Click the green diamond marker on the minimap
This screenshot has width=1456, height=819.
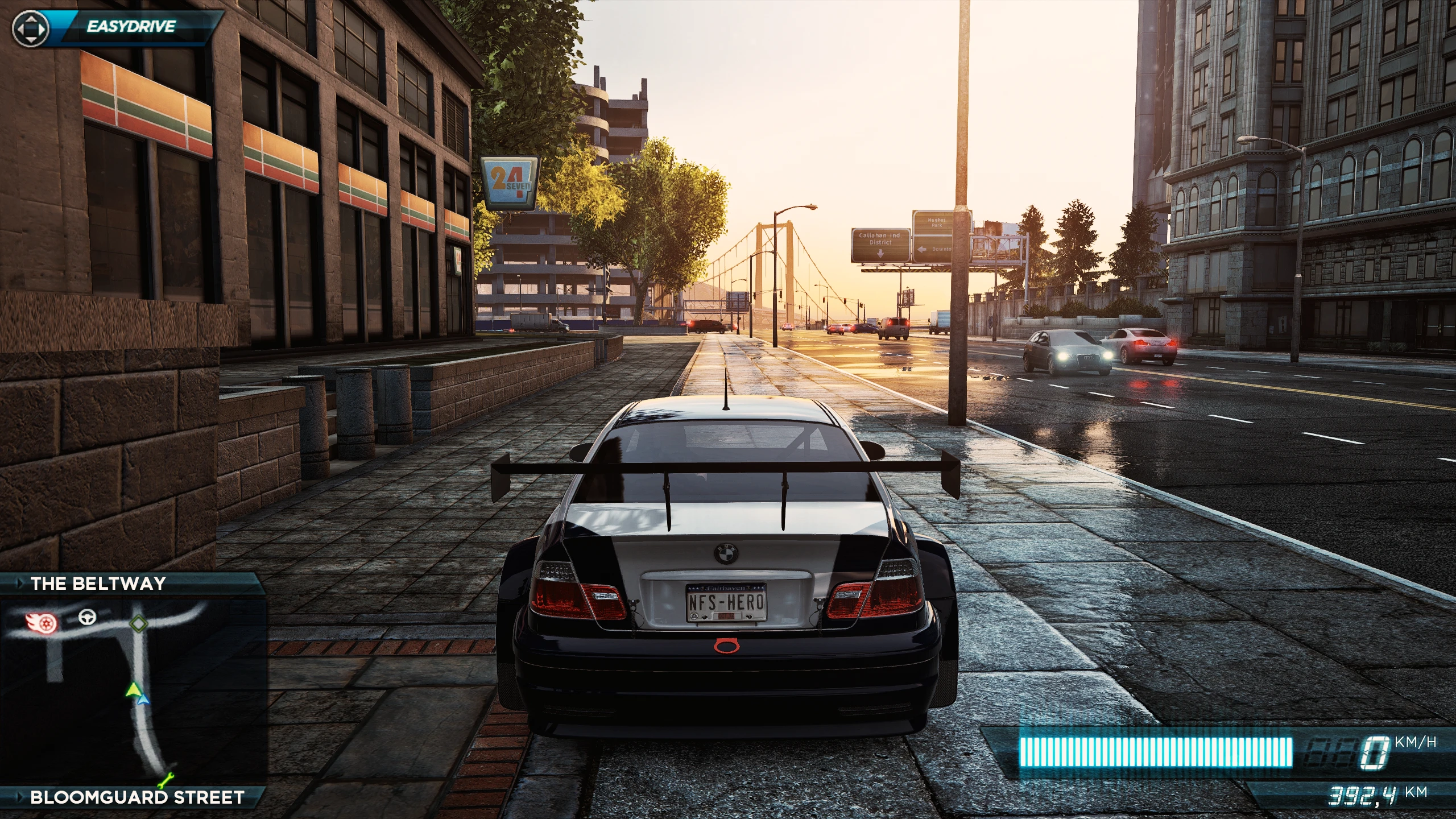click(139, 624)
